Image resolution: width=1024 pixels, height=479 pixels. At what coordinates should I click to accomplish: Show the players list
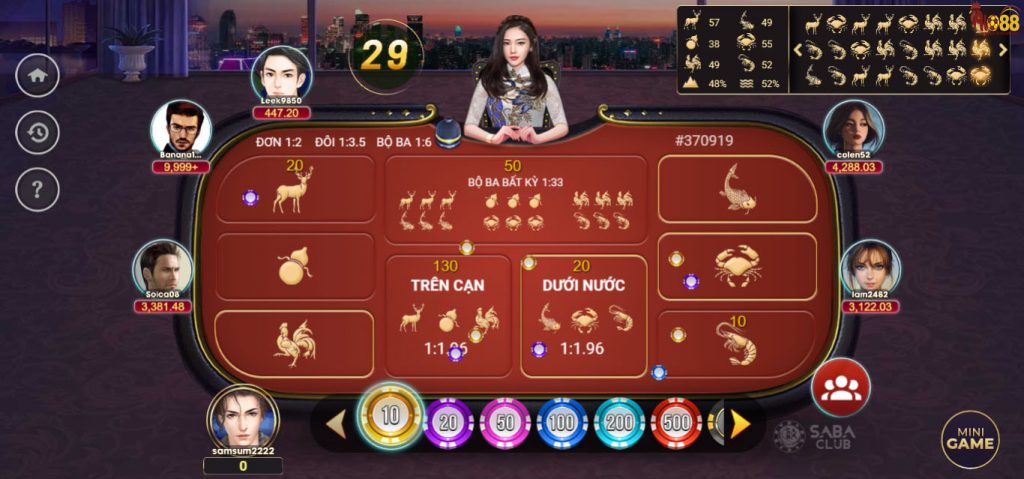tap(840, 387)
